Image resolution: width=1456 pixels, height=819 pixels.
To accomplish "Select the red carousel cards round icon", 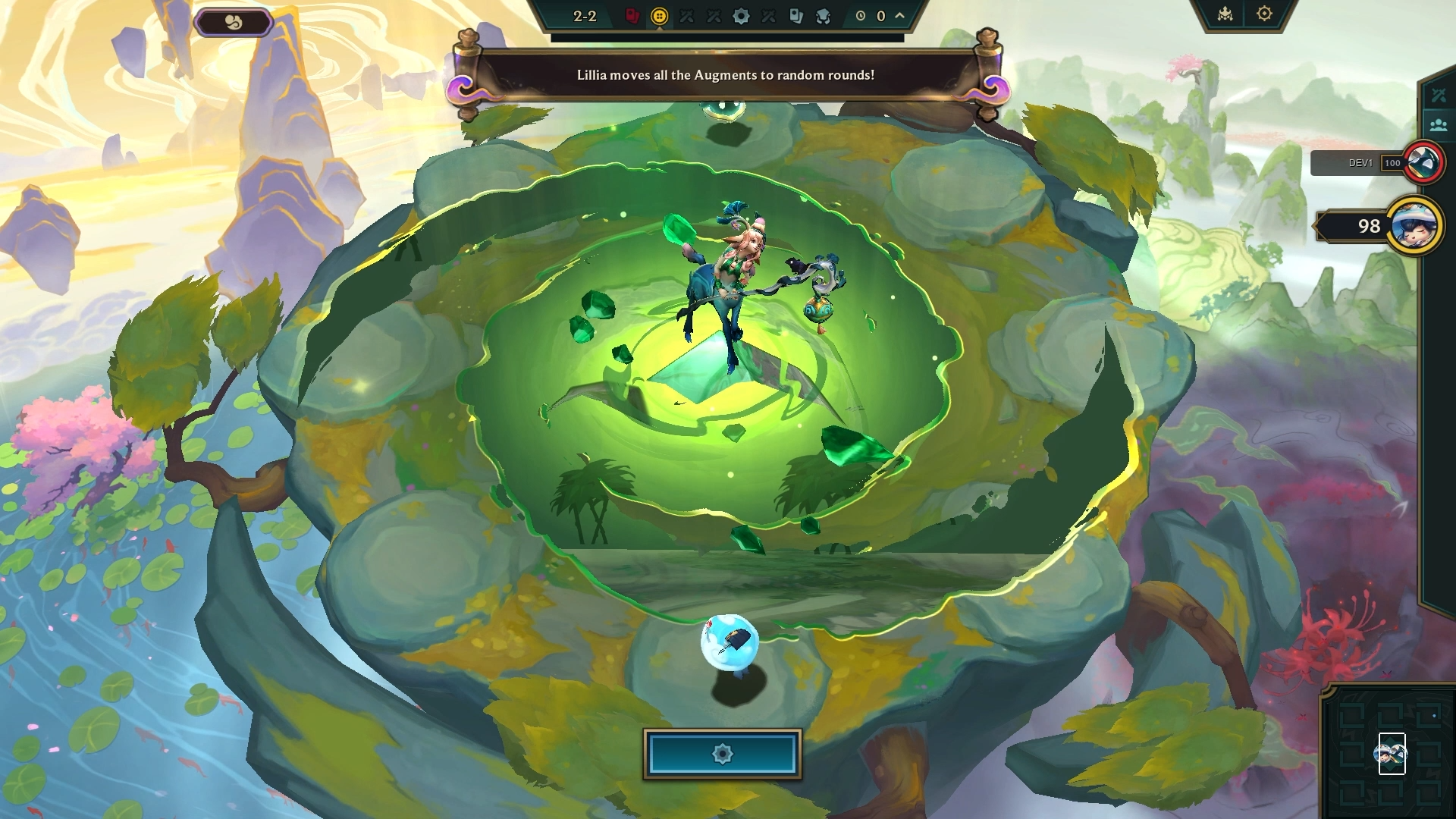I will point(632,17).
